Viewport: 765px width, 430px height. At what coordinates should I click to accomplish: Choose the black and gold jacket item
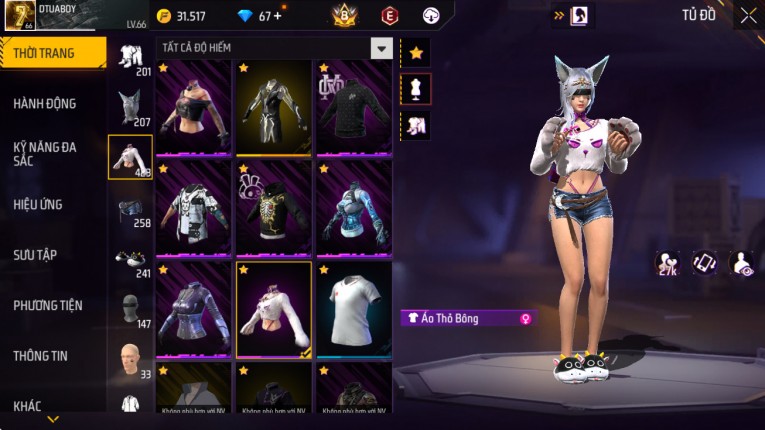point(273,107)
